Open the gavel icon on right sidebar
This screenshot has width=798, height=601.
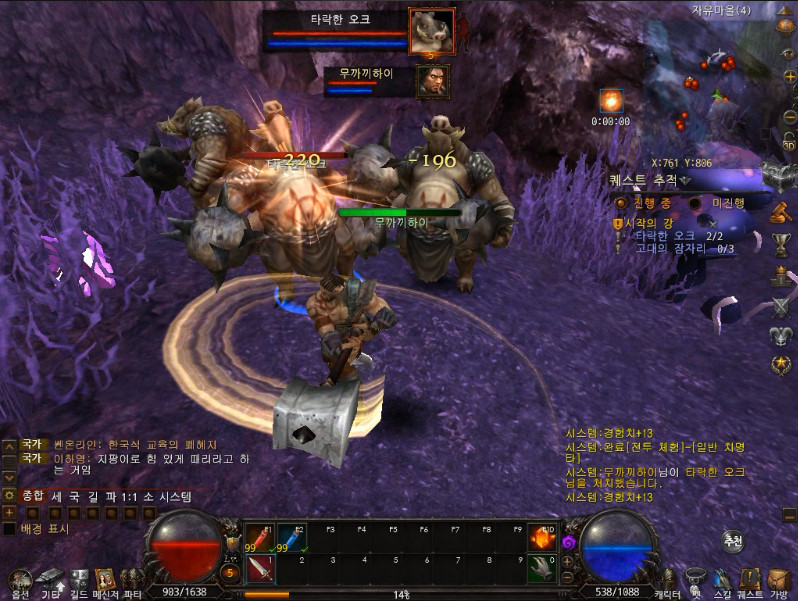click(781, 212)
